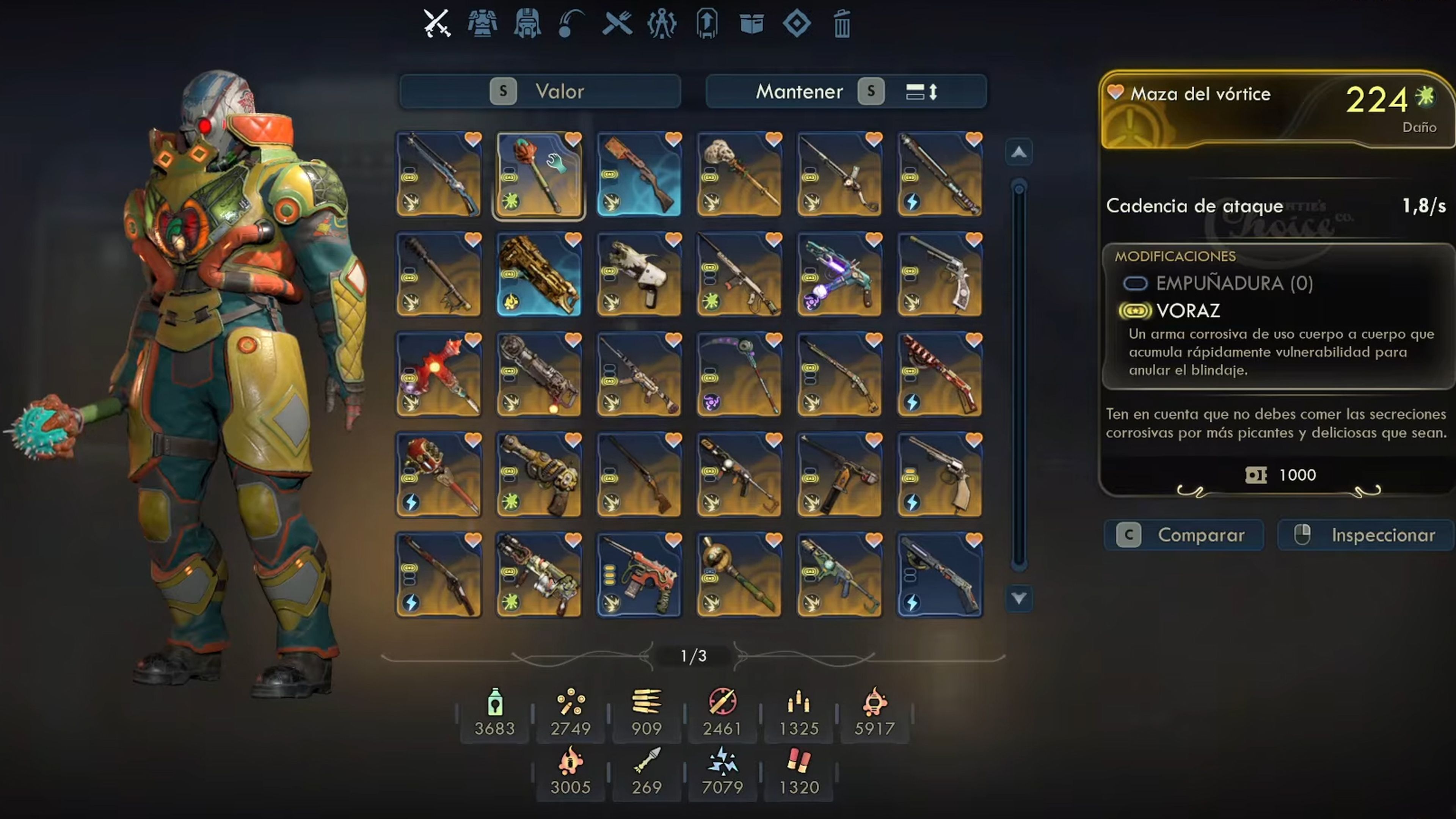Viewport: 1456px width, 819px height.
Task: Click the inventory scroll-up arrow
Action: (x=1018, y=152)
